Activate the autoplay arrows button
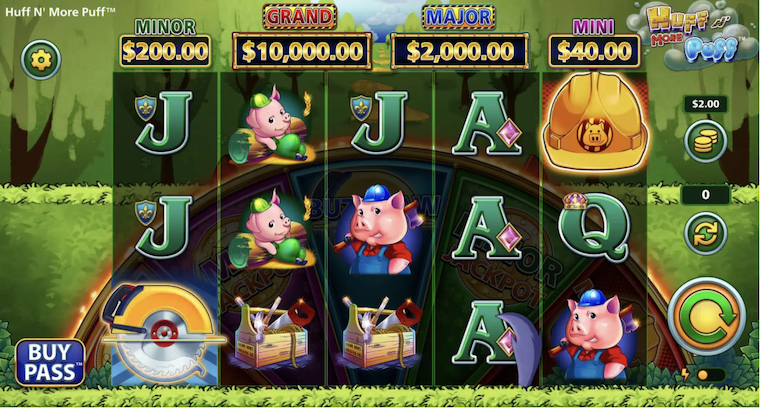 (705, 233)
